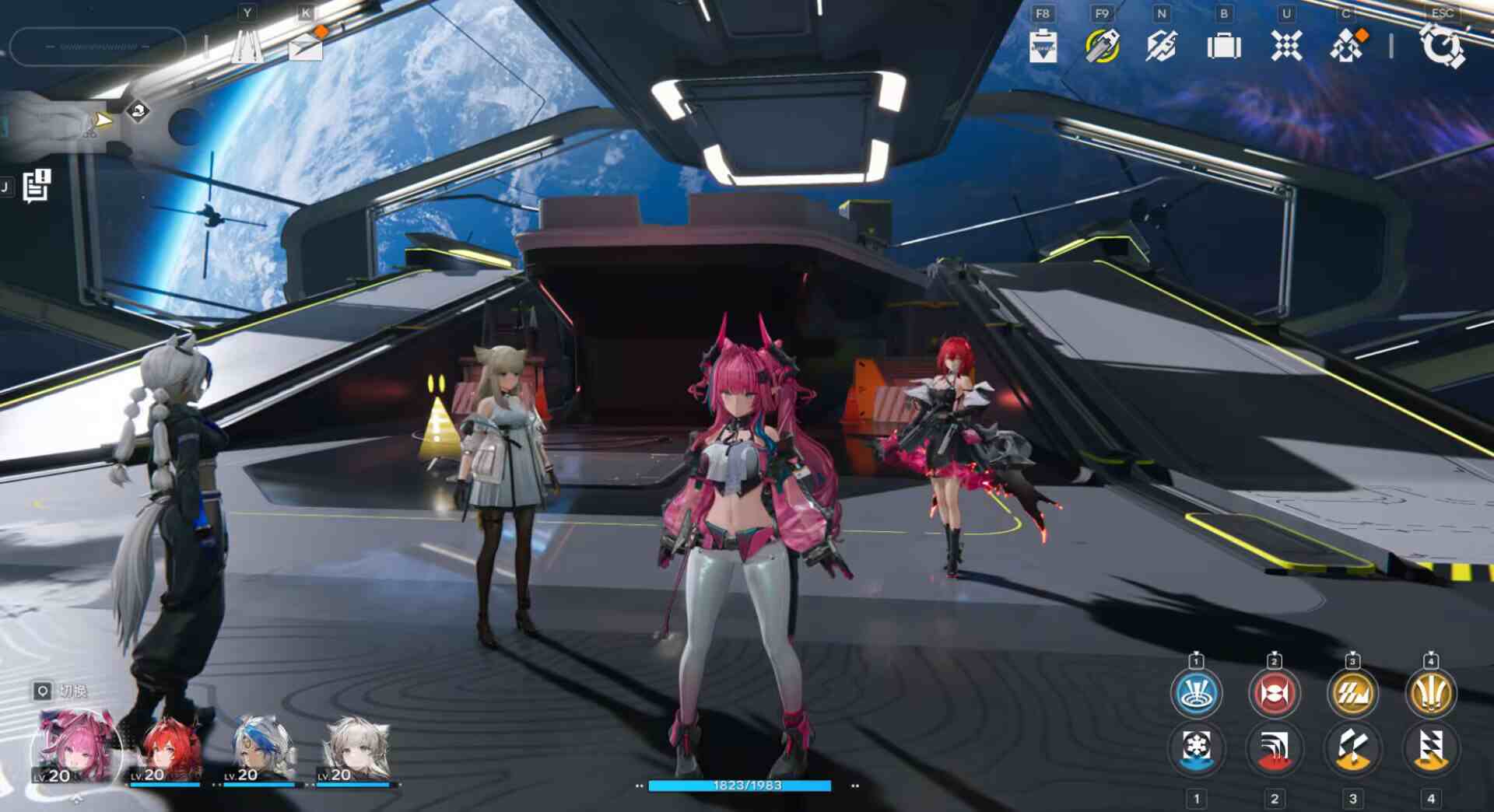Screen dimensions: 1494x812
Task: Open the lightning weapon crate icon
Action: click(x=1161, y=46)
